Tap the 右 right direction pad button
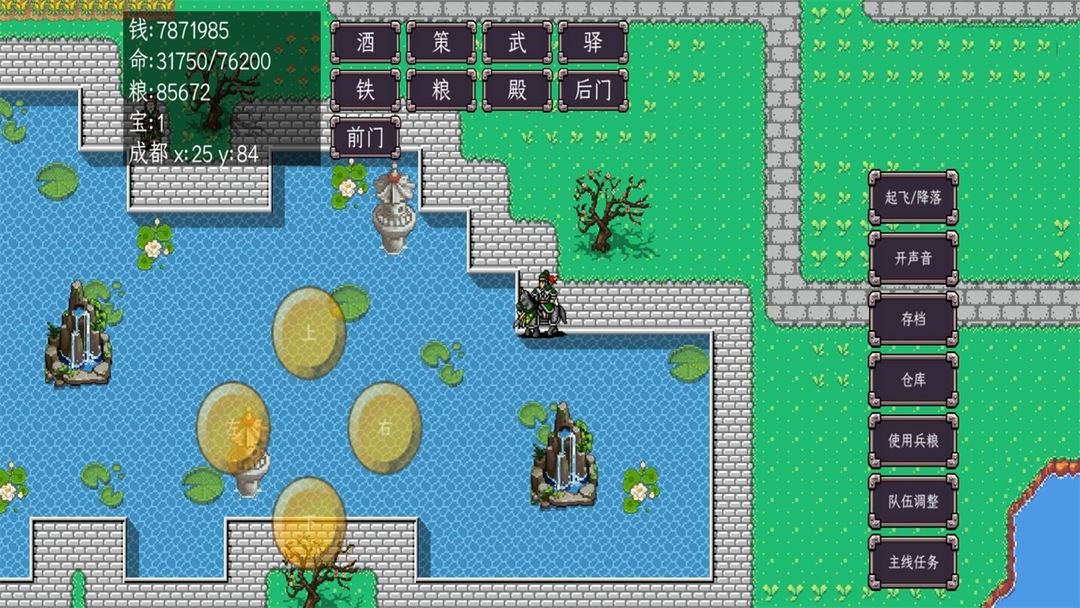1080x608 pixels. pyautogui.click(x=385, y=428)
